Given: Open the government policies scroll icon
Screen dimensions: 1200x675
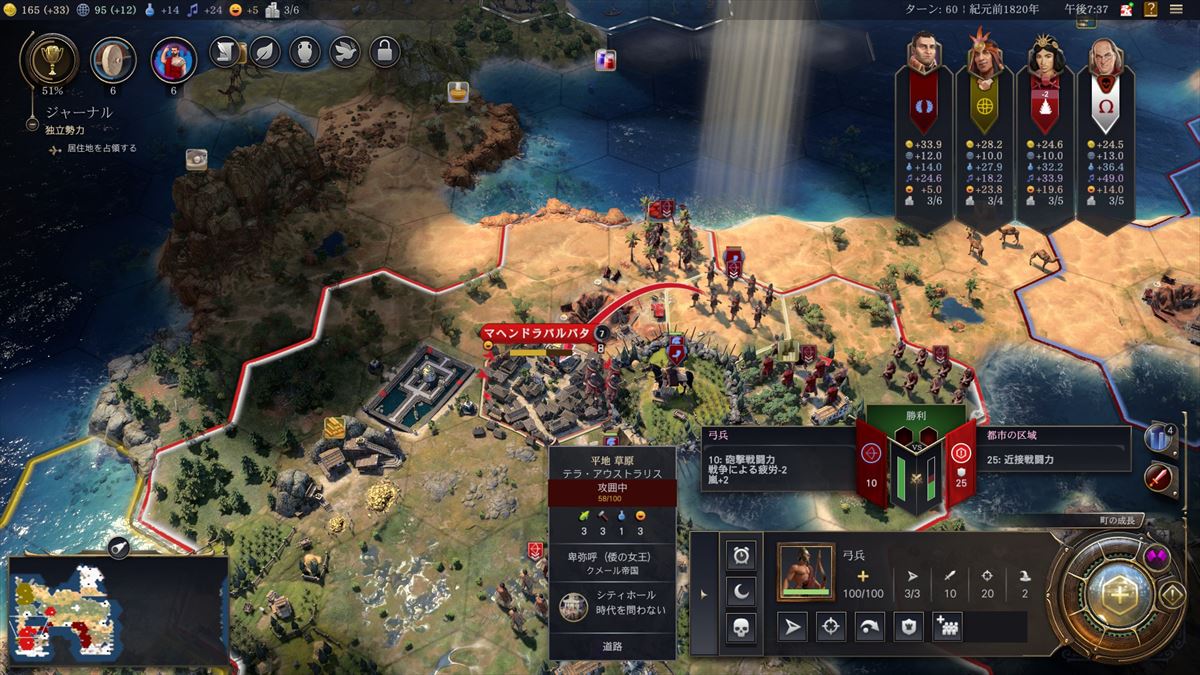Looking at the screenshot, I should pyautogui.click(x=225, y=50).
